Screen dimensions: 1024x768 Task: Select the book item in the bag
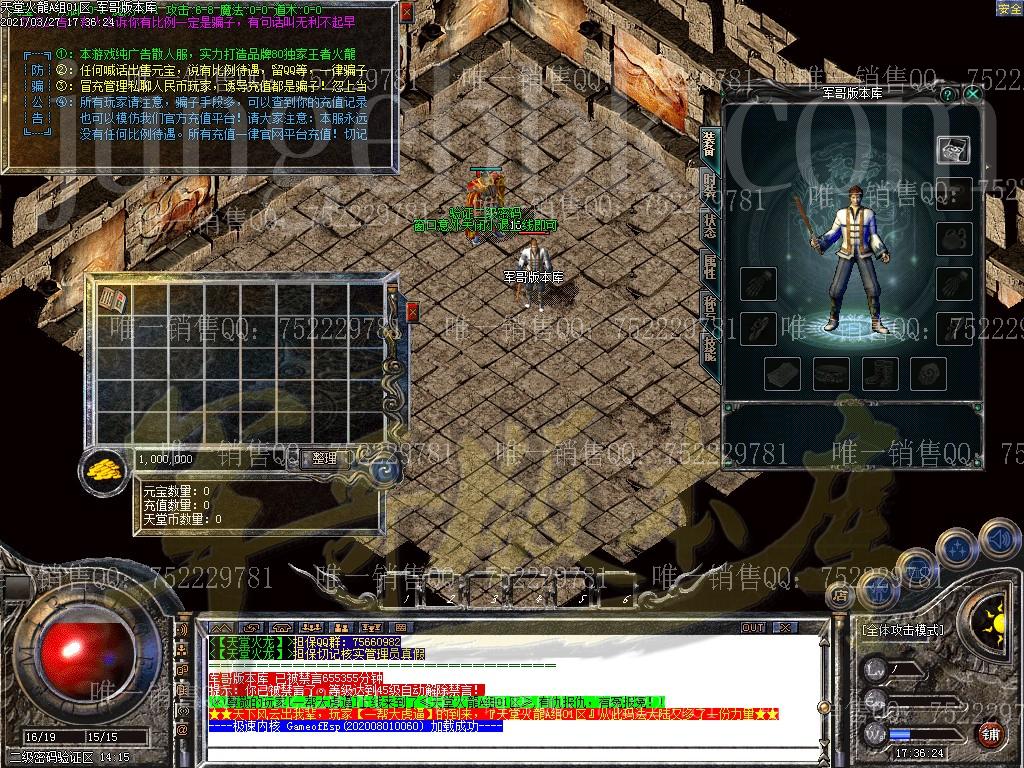(x=113, y=298)
